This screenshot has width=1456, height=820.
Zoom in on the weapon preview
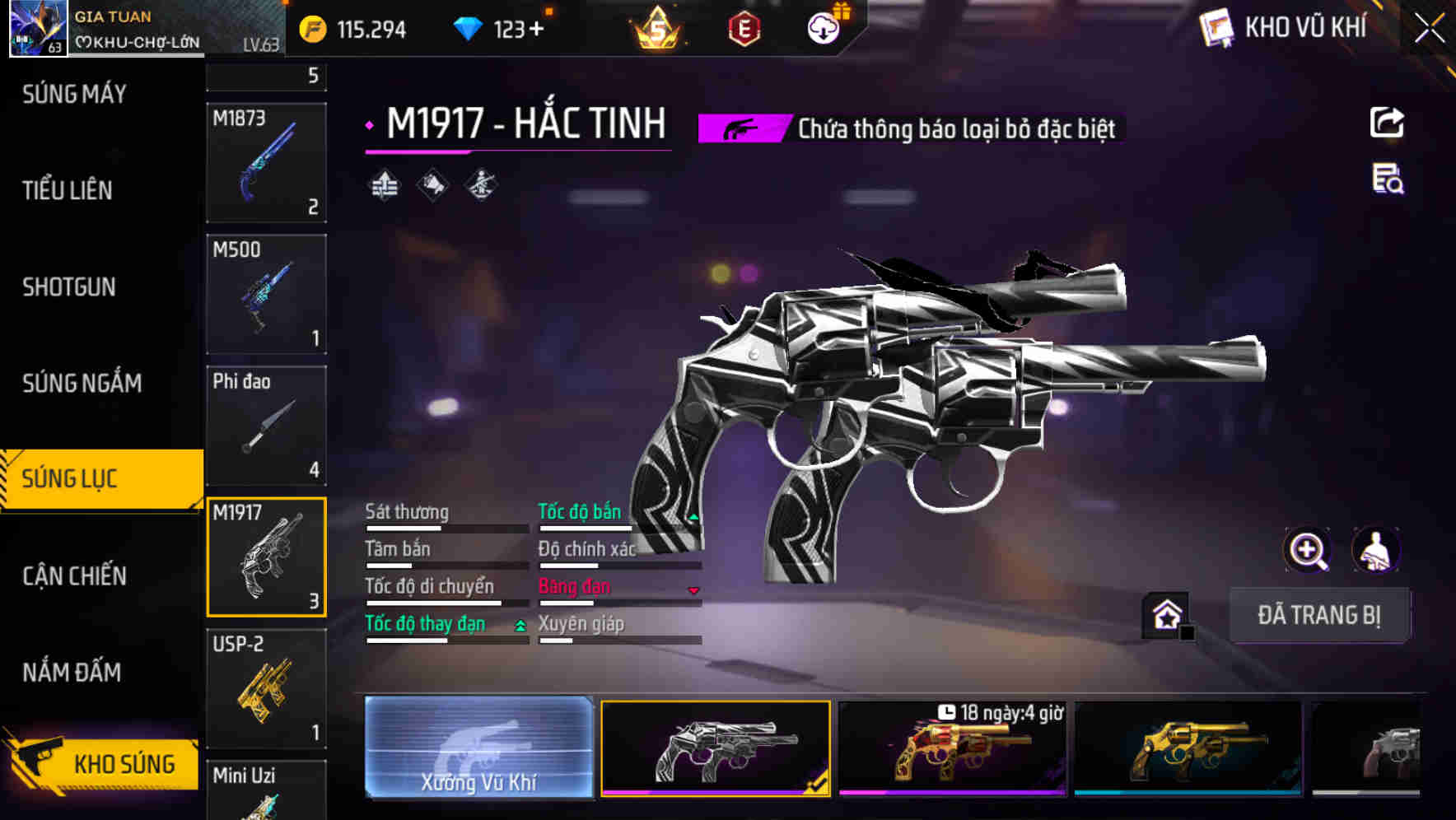tap(1308, 550)
